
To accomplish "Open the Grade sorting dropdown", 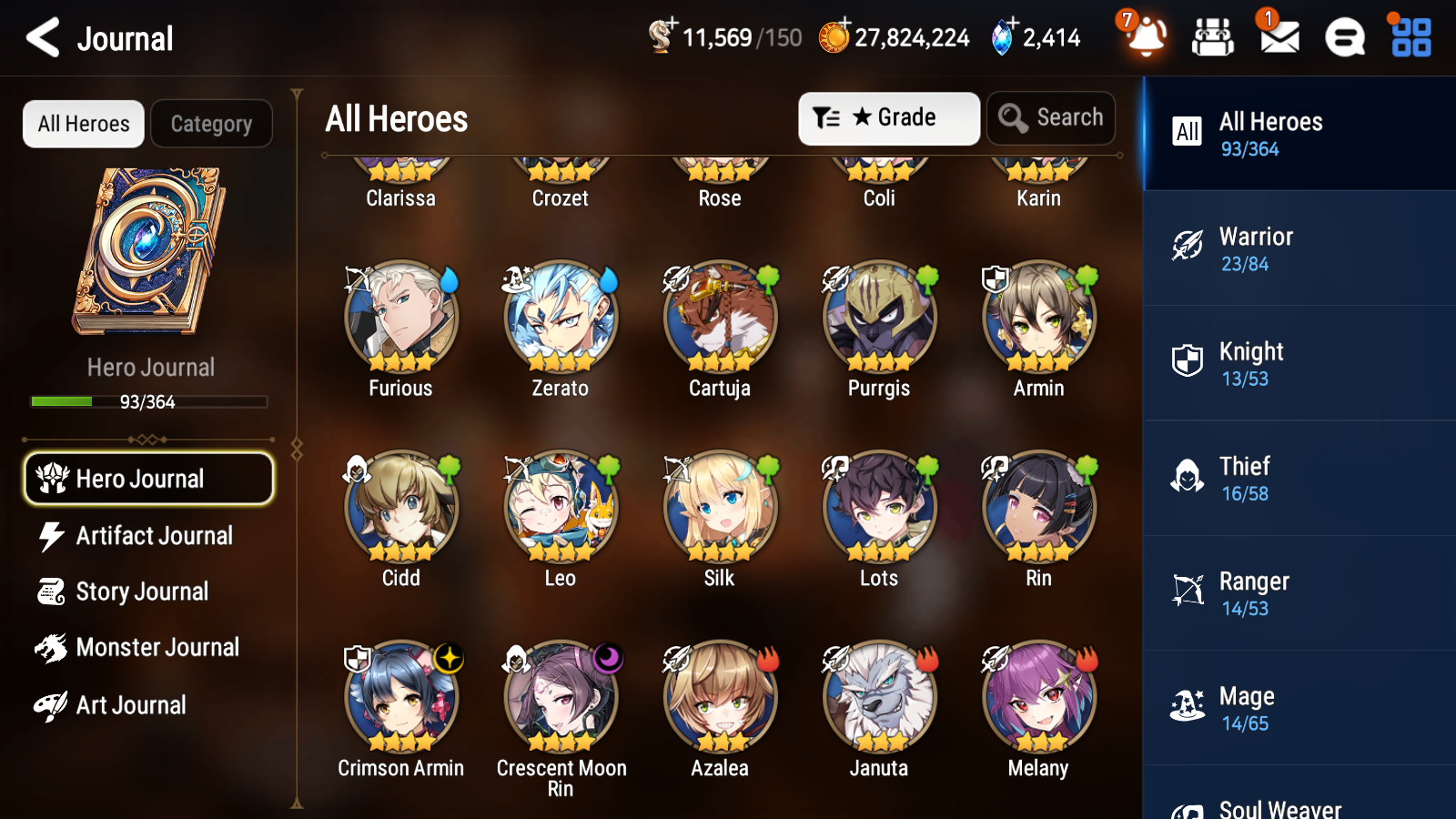I will [888, 117].
